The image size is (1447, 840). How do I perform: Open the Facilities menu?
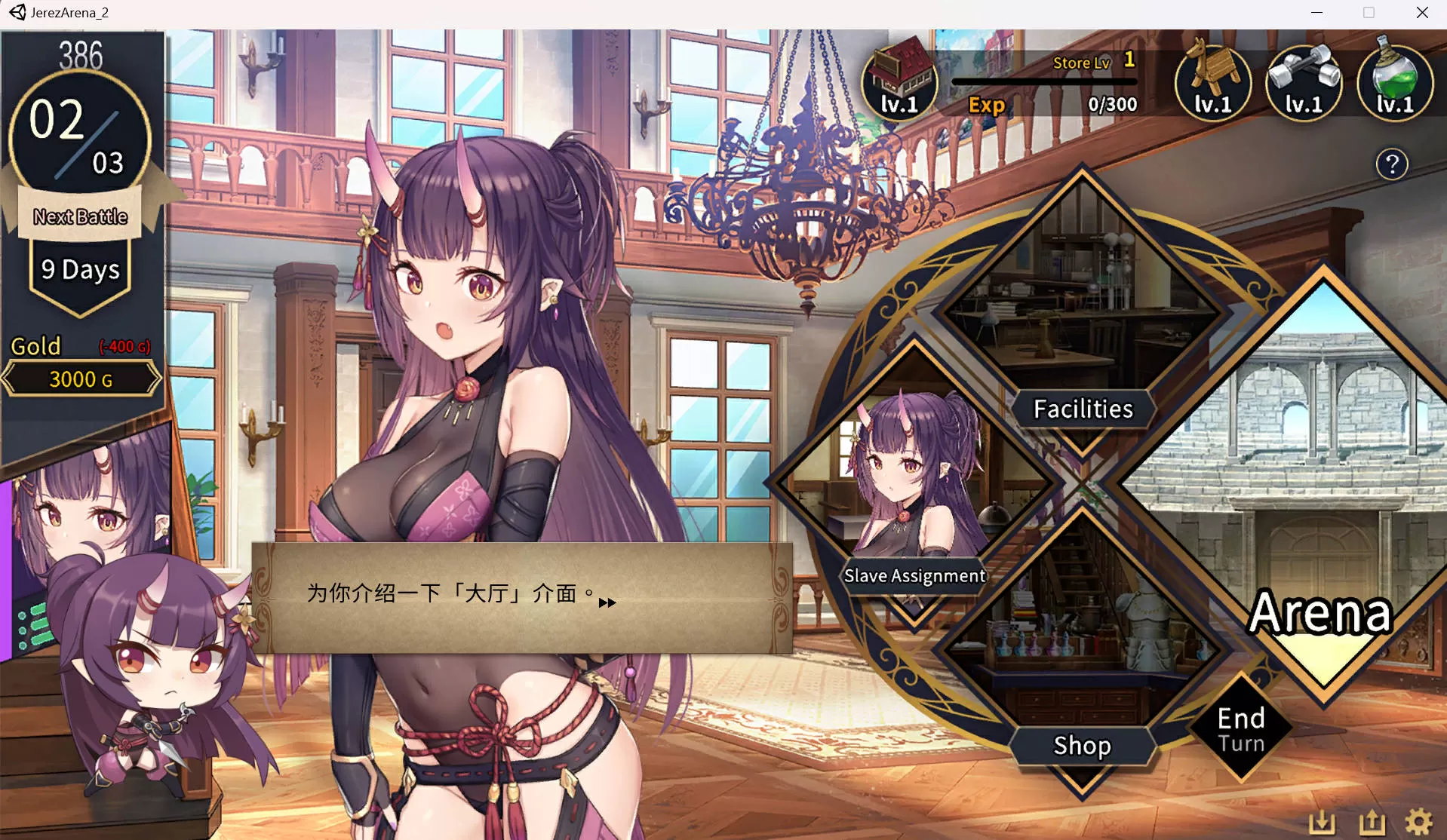click(1082, 409)
